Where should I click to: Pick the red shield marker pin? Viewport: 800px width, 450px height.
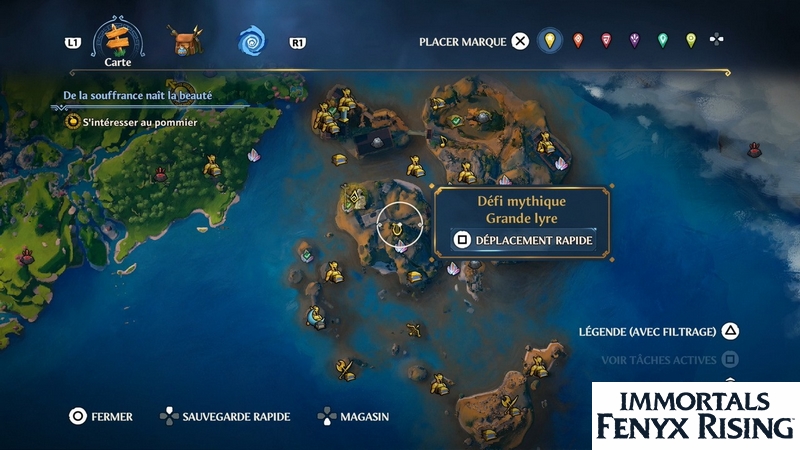(x=605, y=41)
